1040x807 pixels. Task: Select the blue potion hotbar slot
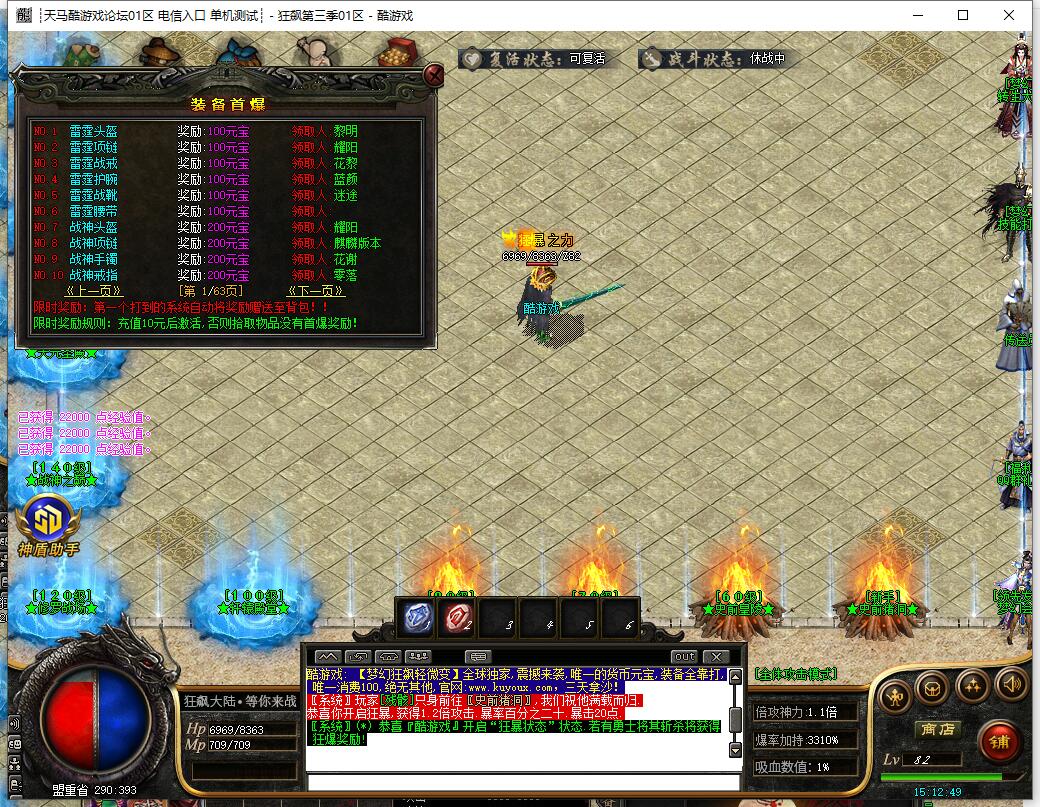coord(417,619)
